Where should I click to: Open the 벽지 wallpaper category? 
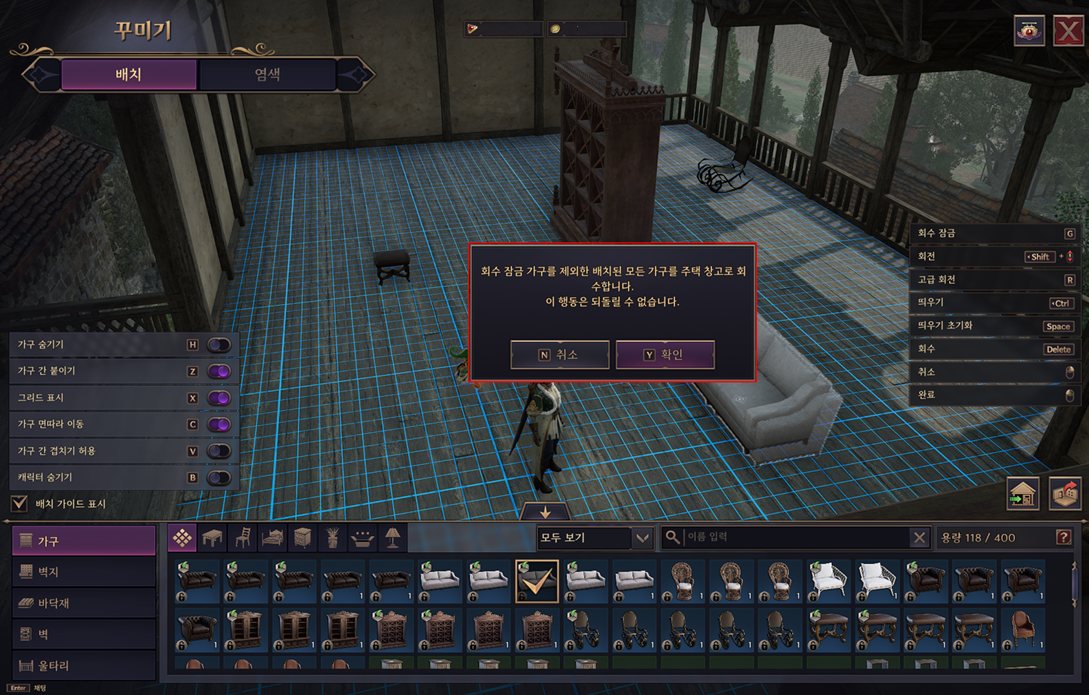84,572
